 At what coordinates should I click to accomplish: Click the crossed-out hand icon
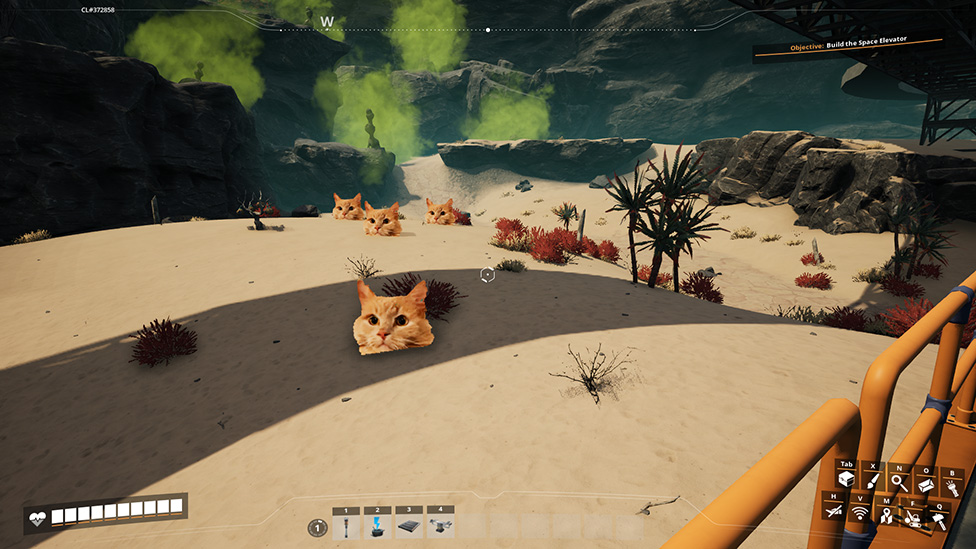click(x=833, y=512)
